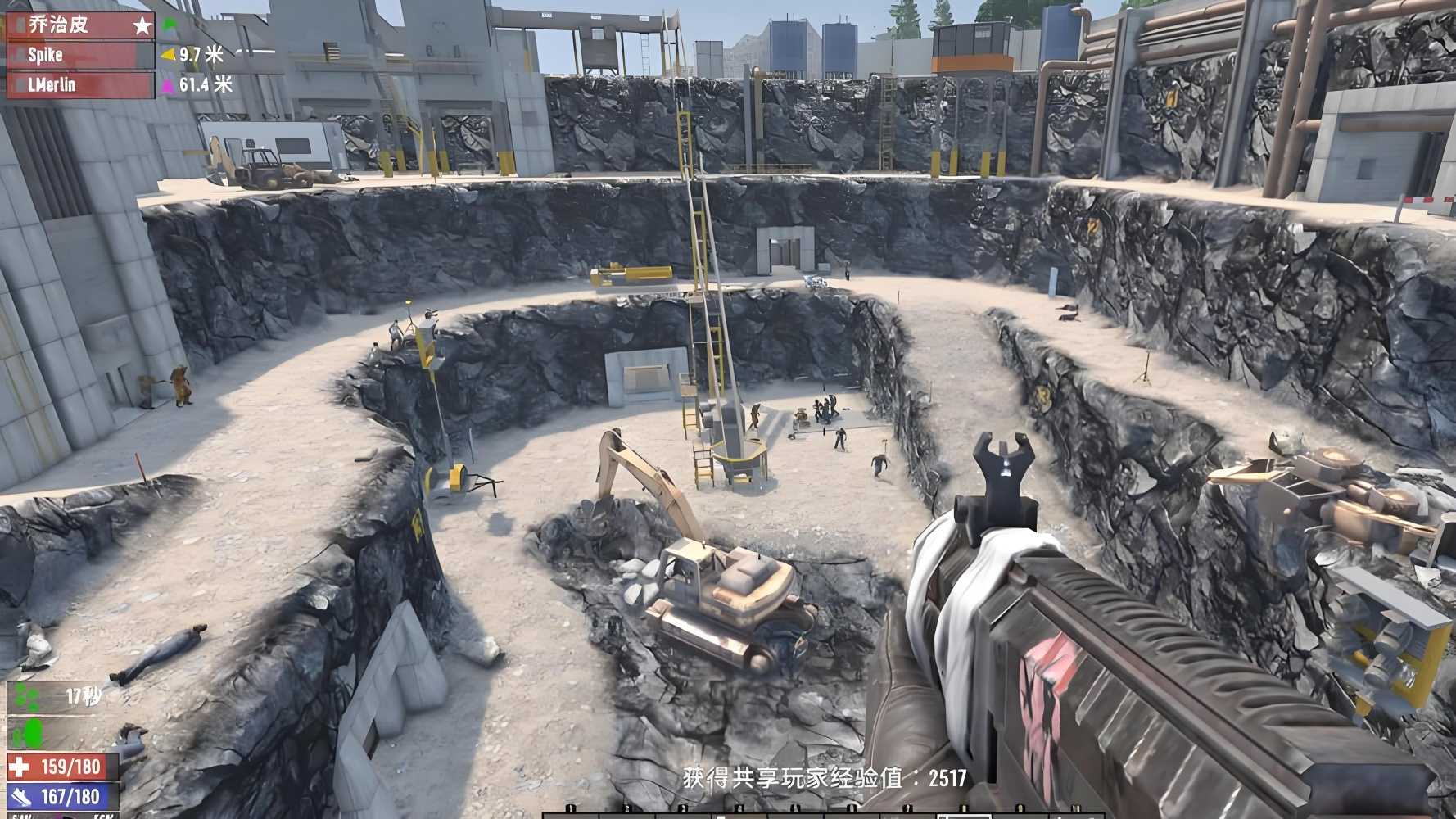
Task: Click the buff icon with 17秒 timer
Action: click(27, 698)
